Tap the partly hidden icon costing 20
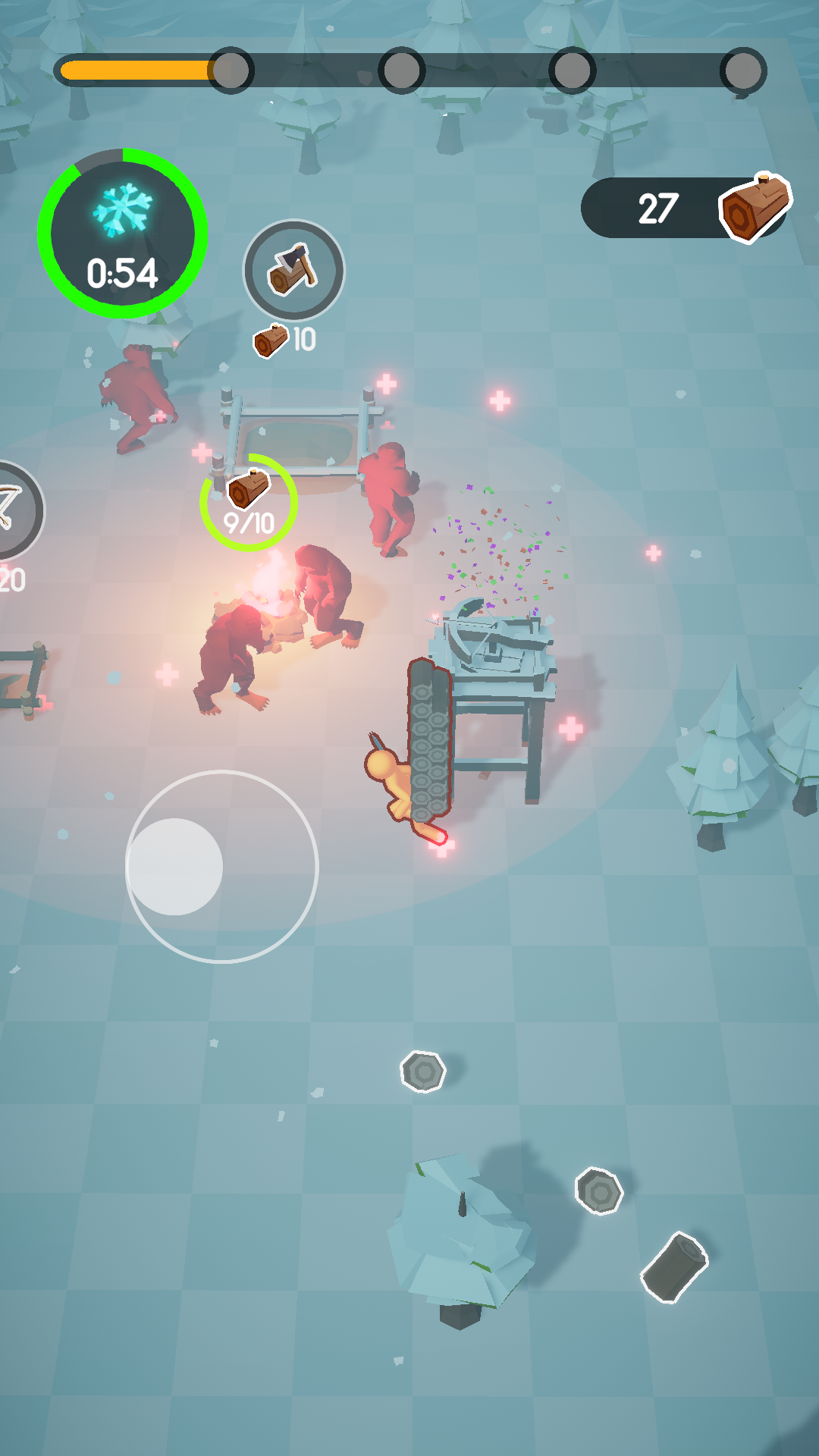This screenshot has width=819, height=1456. (x=15, y=511)
